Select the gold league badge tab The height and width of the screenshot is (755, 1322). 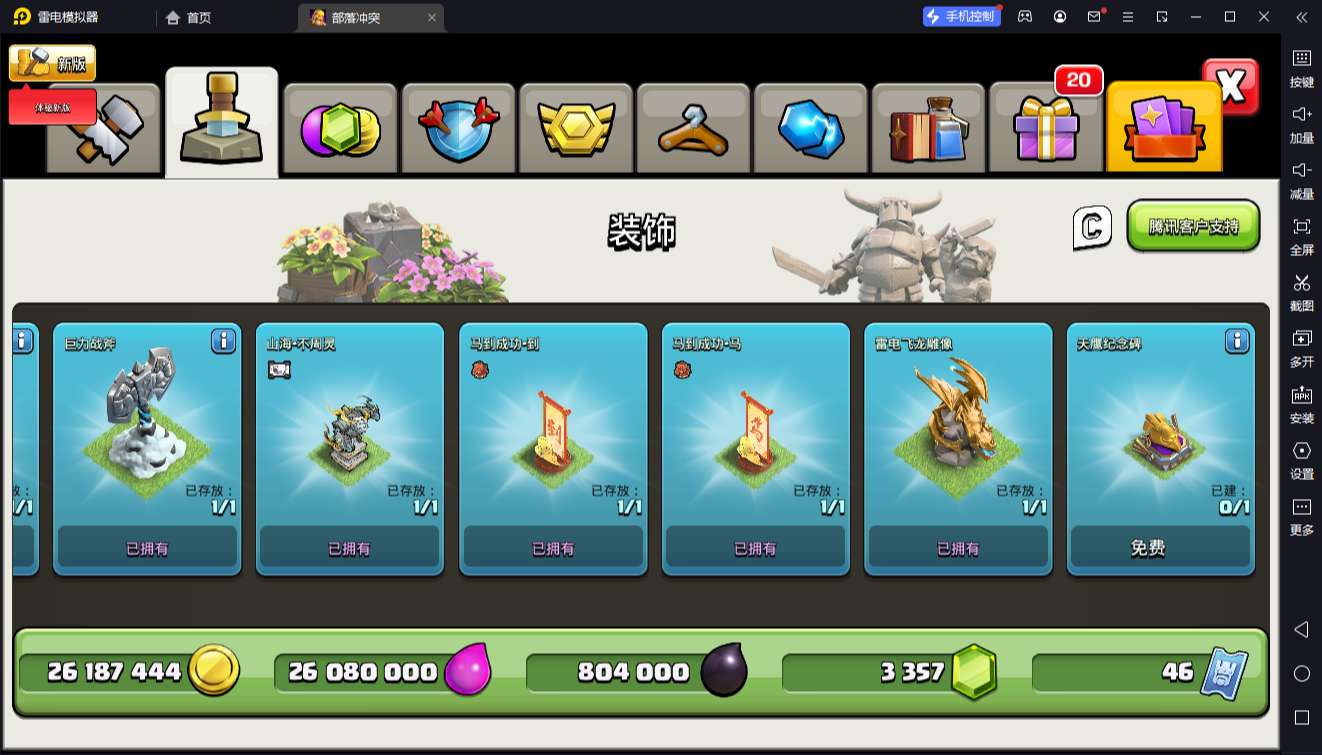(x=575, y=130)
